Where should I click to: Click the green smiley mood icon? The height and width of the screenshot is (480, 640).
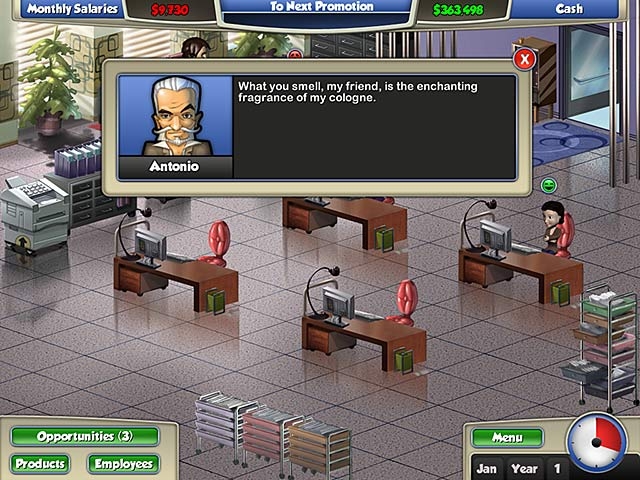click(x=548, y=184)
